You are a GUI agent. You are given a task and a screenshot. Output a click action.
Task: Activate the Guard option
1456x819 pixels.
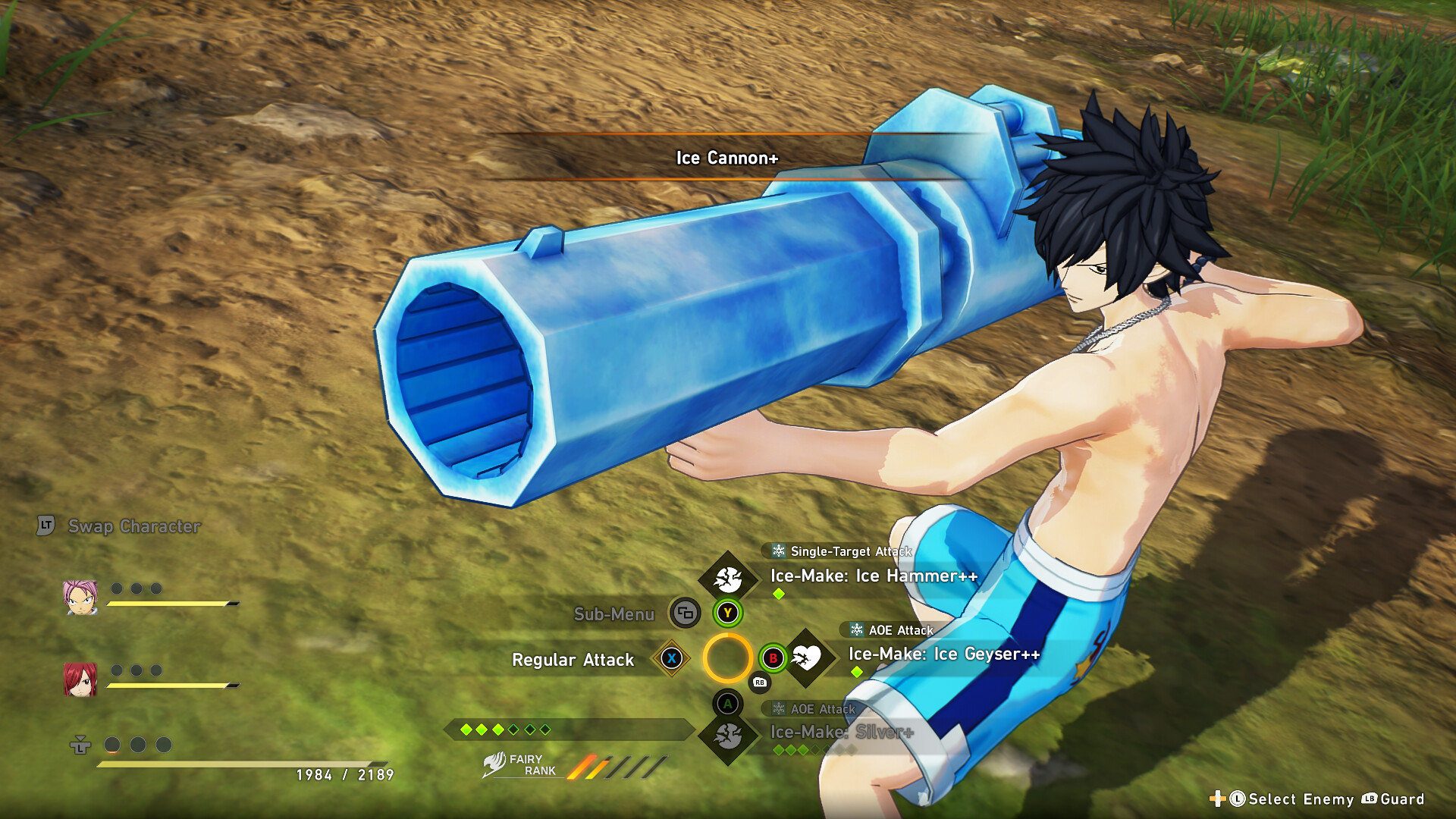pos(1401,799)
